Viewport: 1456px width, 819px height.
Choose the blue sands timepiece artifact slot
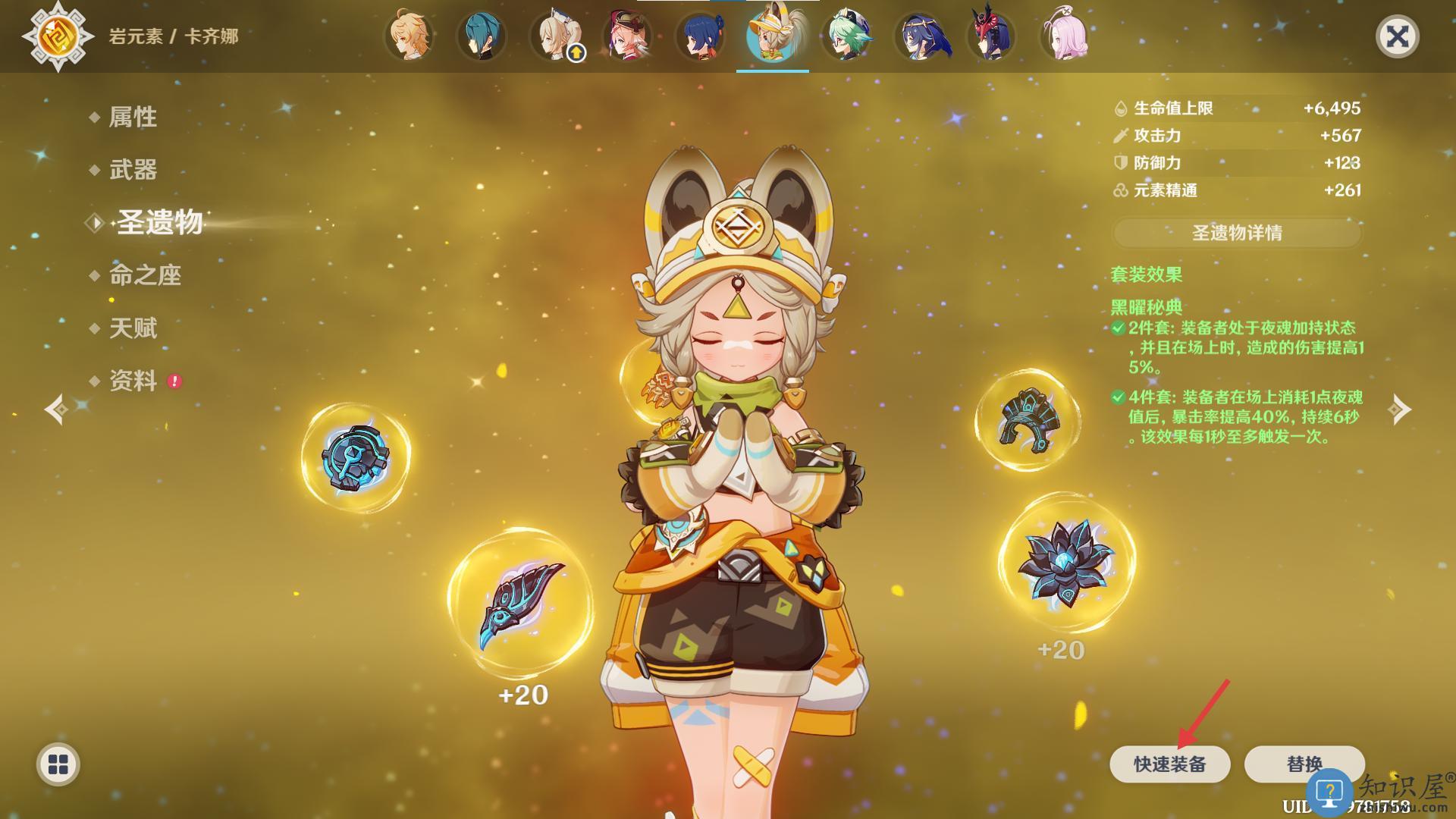[x=356, y=457]
